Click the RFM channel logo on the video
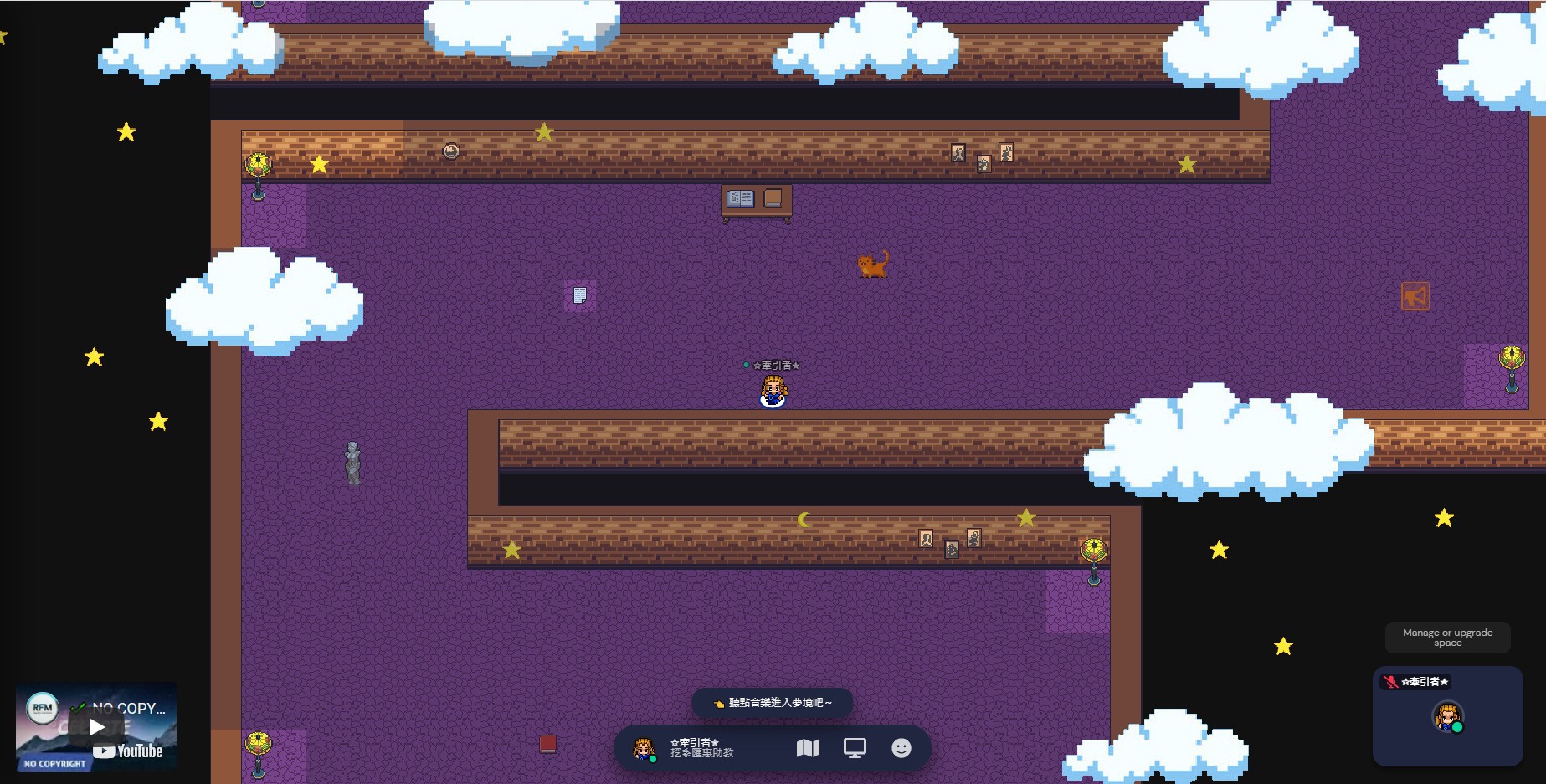1546x784 pixels. 43,708
